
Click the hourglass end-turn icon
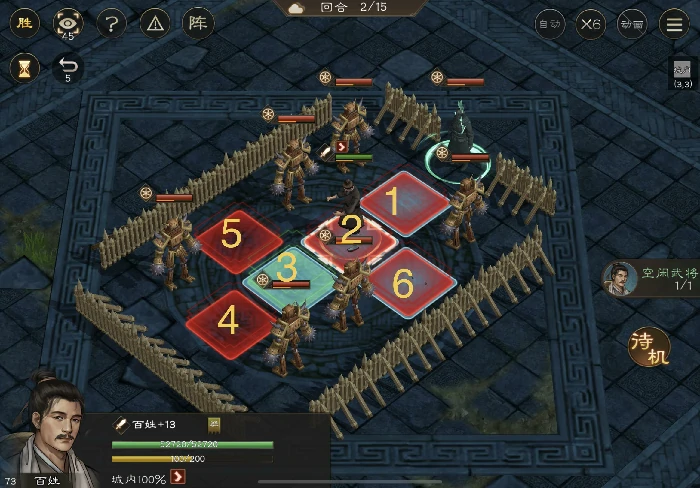coord(25,68)
